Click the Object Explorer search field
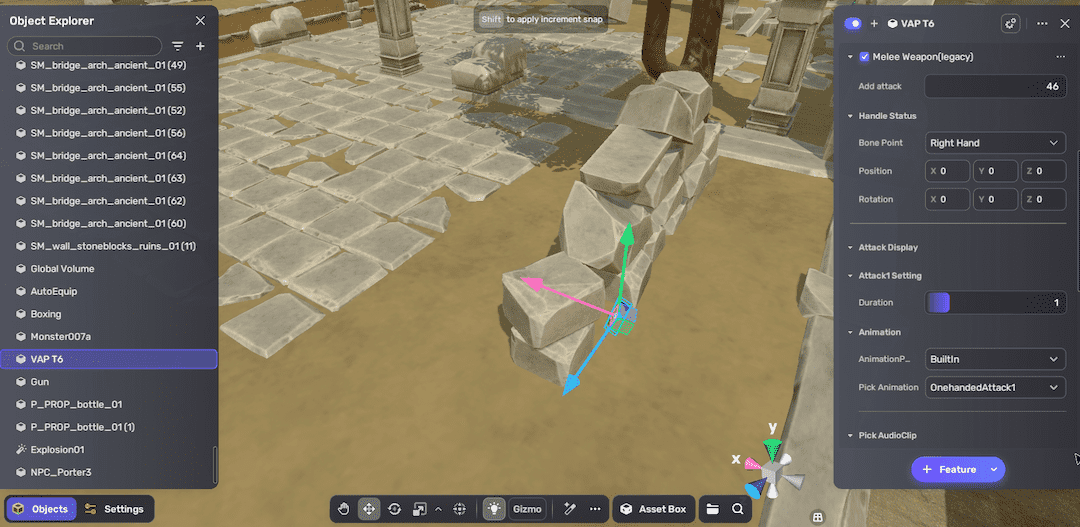 90,46
